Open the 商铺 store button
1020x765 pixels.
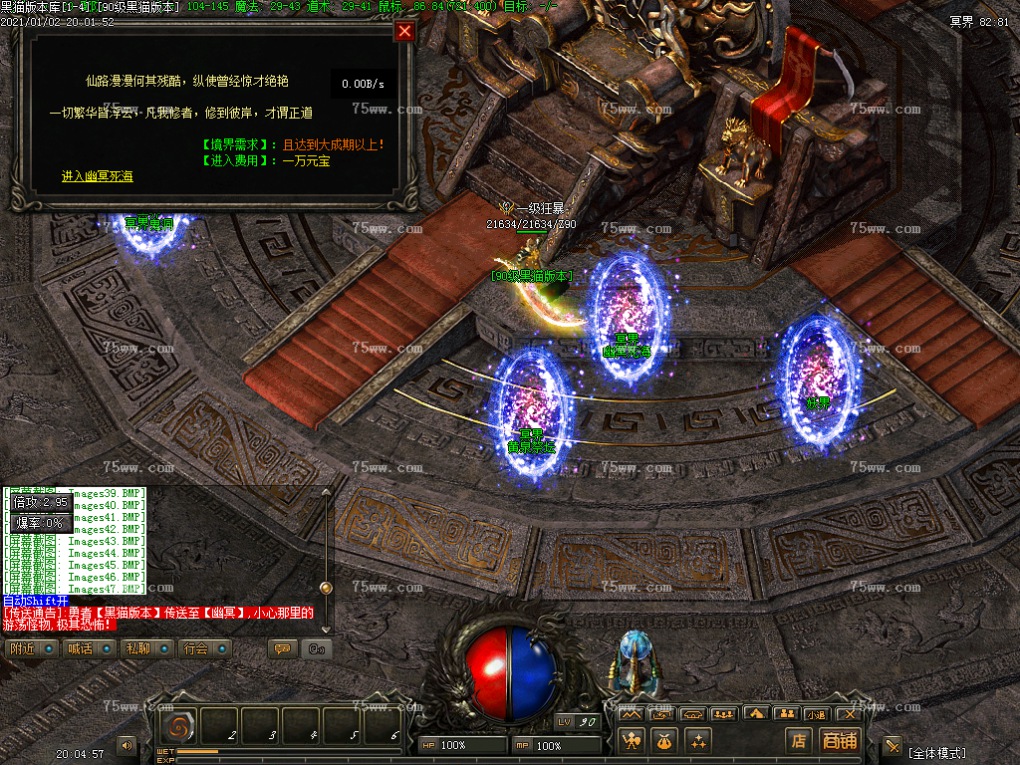(839, 740)
